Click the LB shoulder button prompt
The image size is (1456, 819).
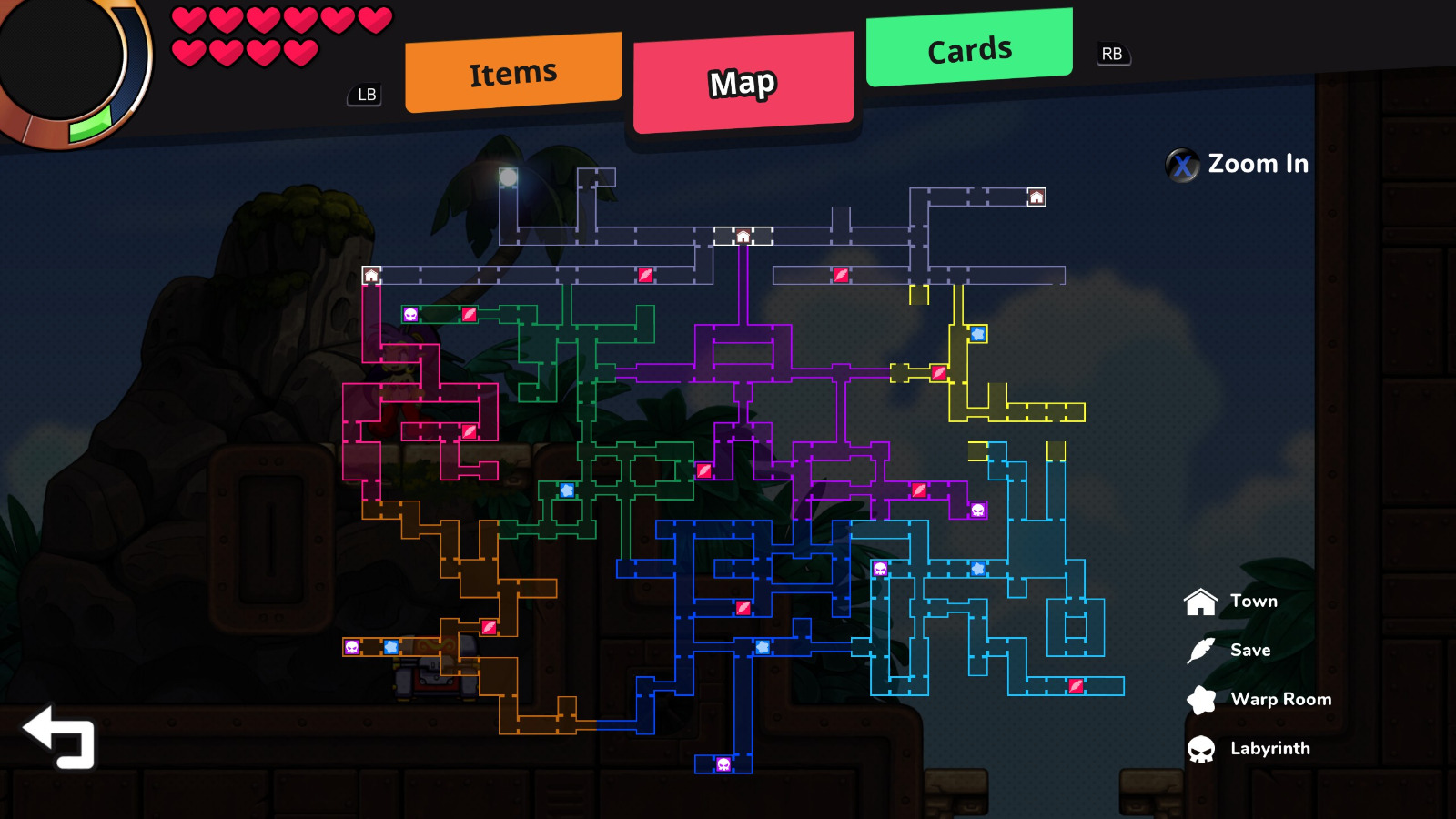point(365,94)
